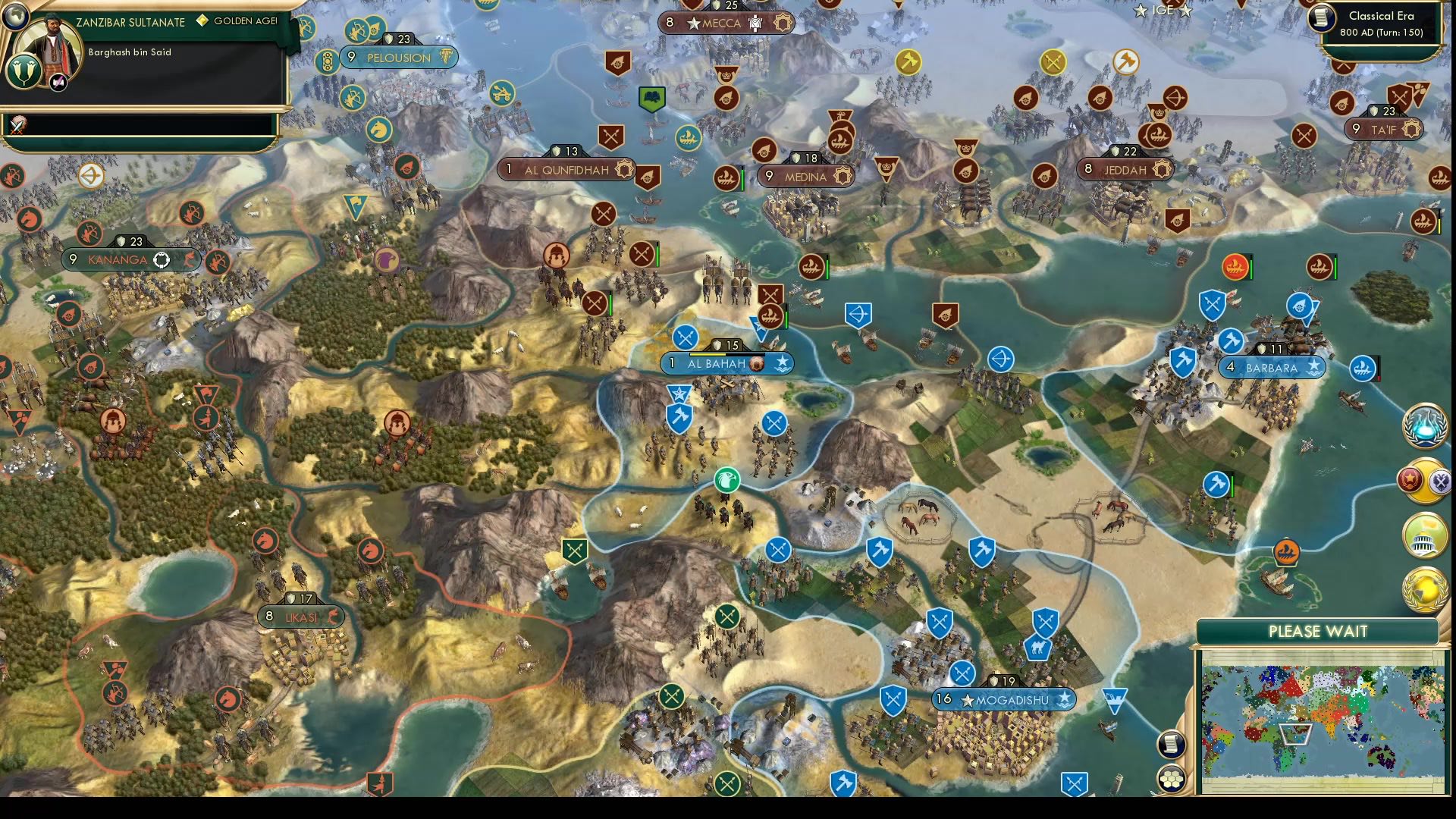
Task: Click the red star notification medallion
Action: coord(1409,479)
